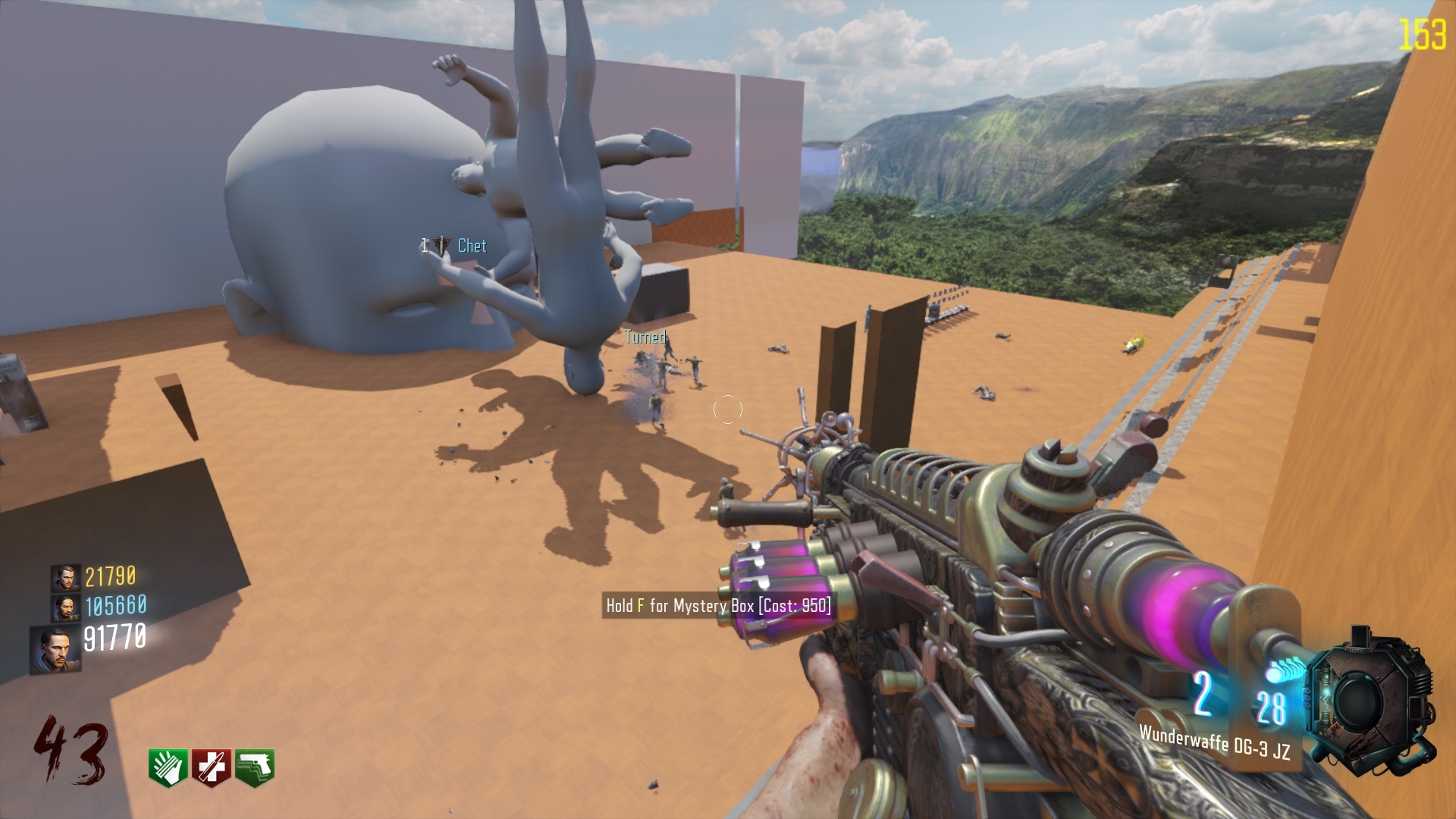Choose the large portrait beside the 91770 score
The width and height of the screenshot is (1456, 819).
54,650
